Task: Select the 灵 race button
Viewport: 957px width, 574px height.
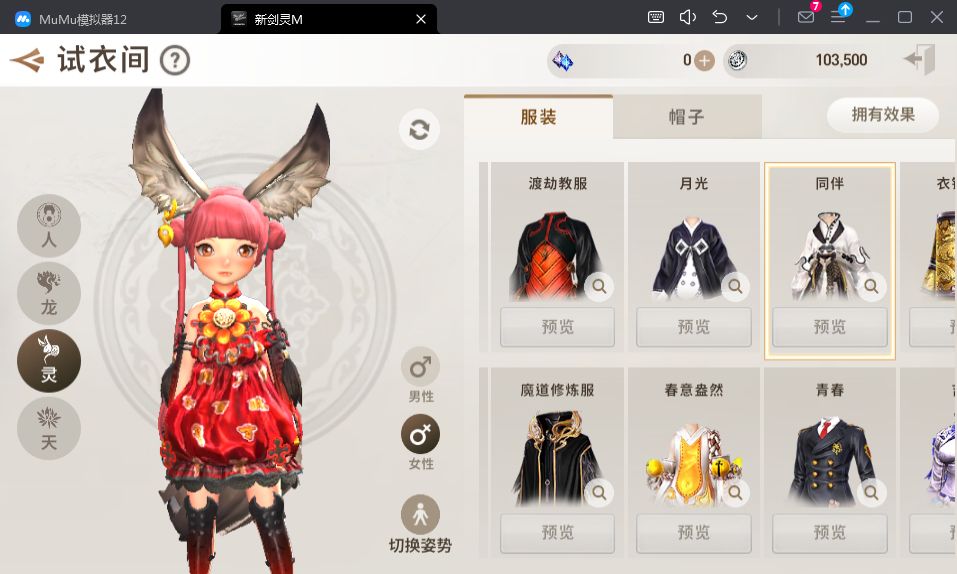Action: (x=49, y=361)
